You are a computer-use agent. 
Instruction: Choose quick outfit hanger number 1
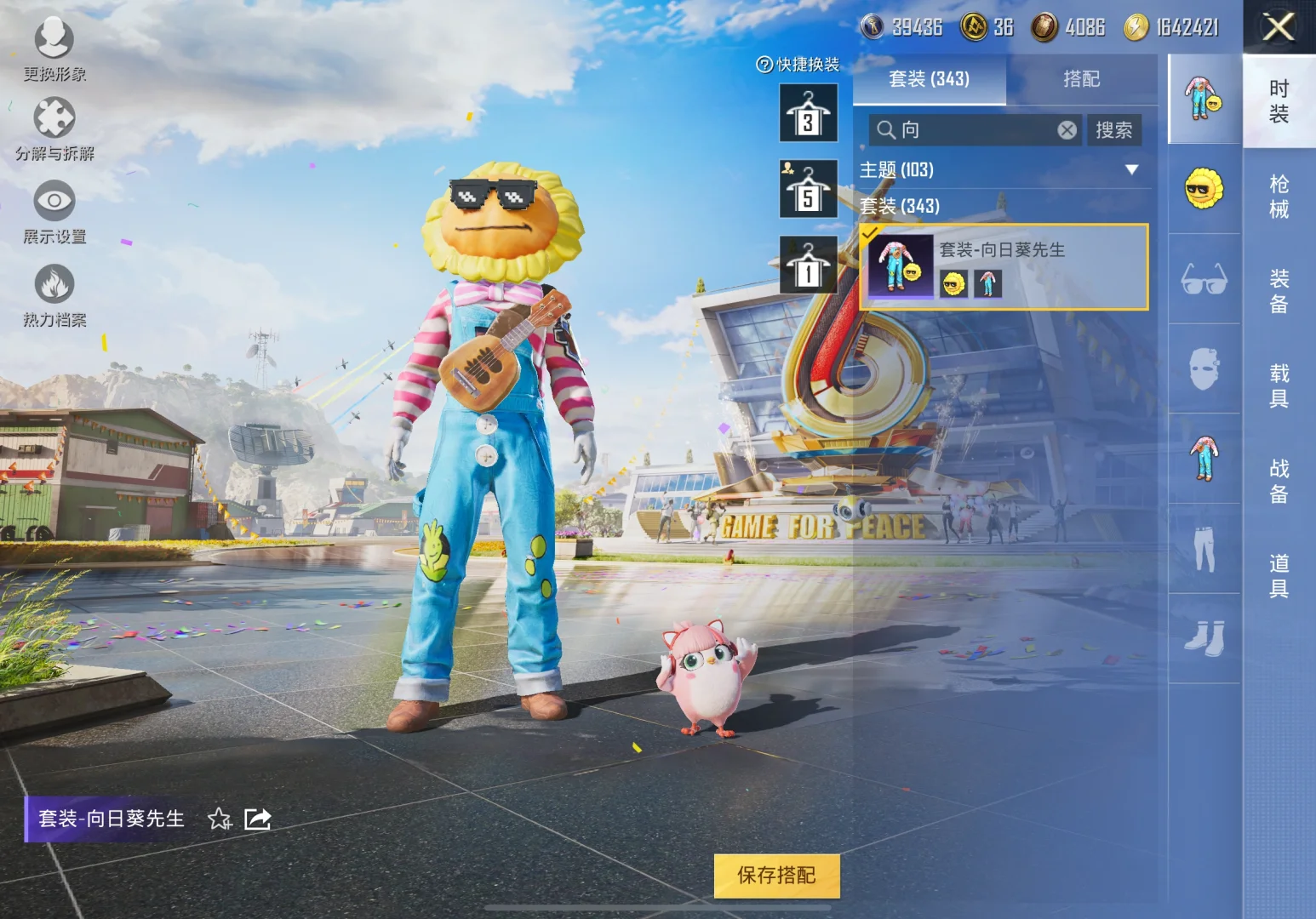pyautogui.click(x=808, y=265)
